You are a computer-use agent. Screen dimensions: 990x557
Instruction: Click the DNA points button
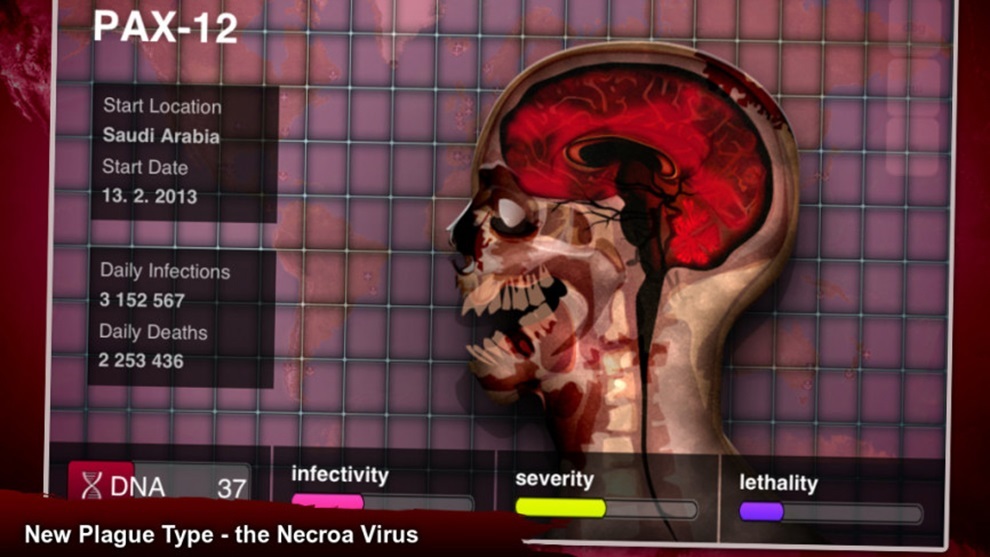click(160, 485)
